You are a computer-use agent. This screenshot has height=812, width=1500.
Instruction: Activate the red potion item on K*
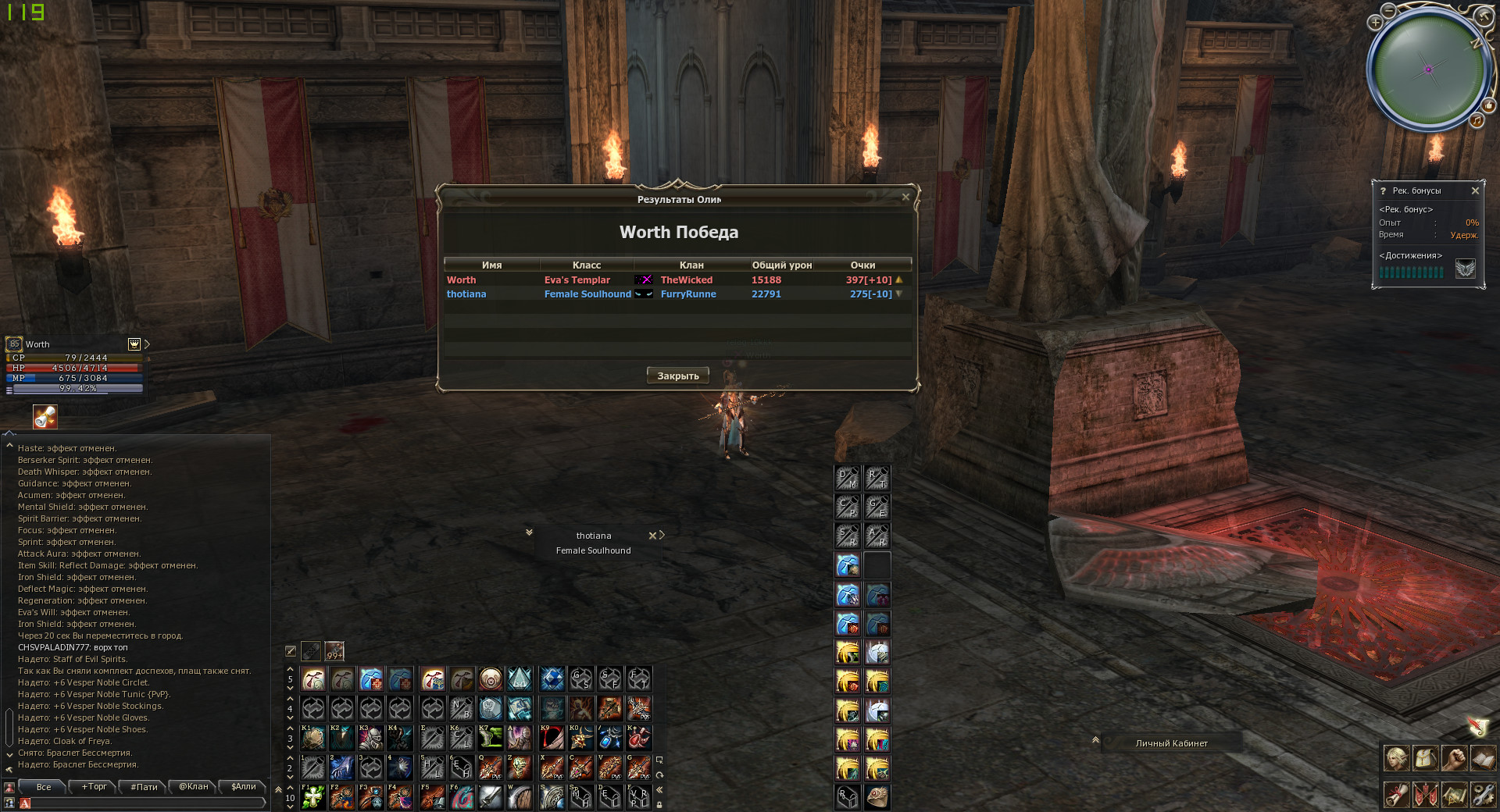pyautogui.click(x=639, y=737)
